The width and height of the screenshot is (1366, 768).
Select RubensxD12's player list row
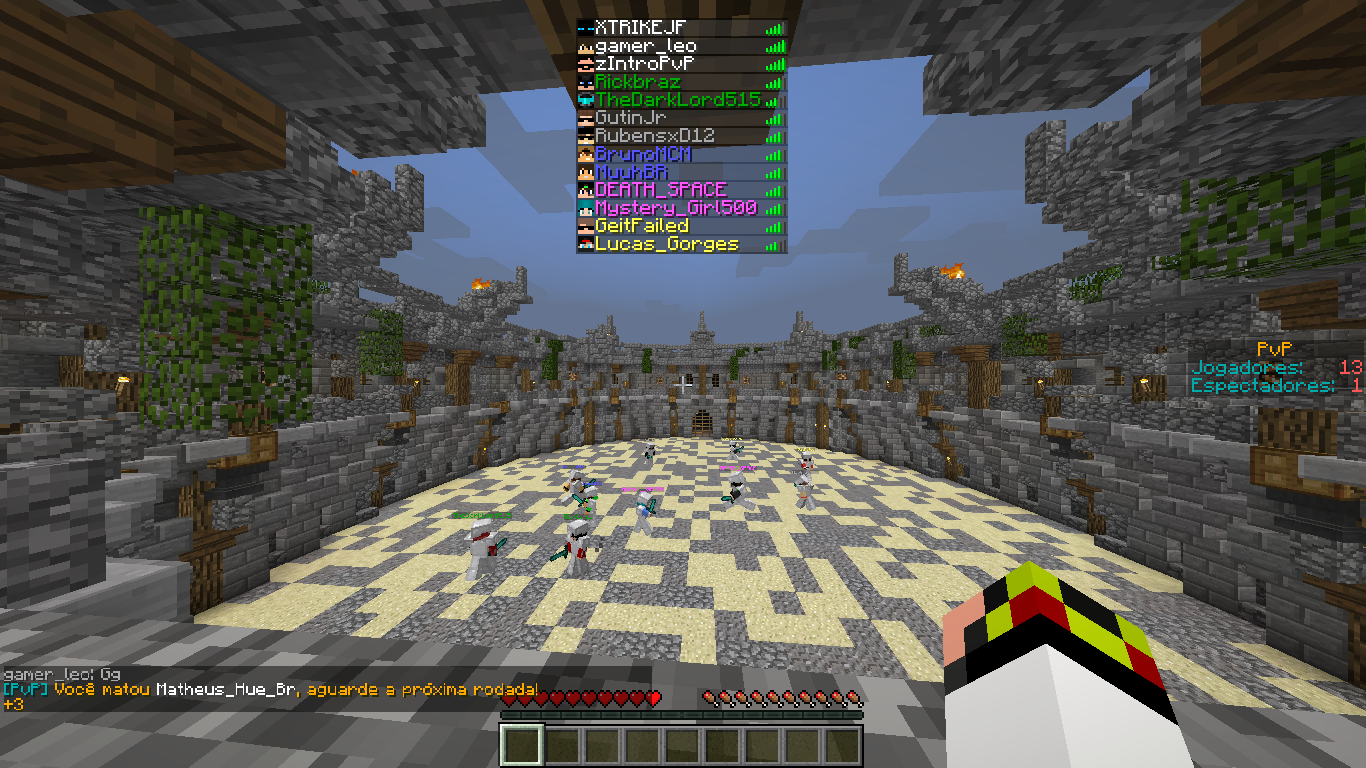point(654,137)
